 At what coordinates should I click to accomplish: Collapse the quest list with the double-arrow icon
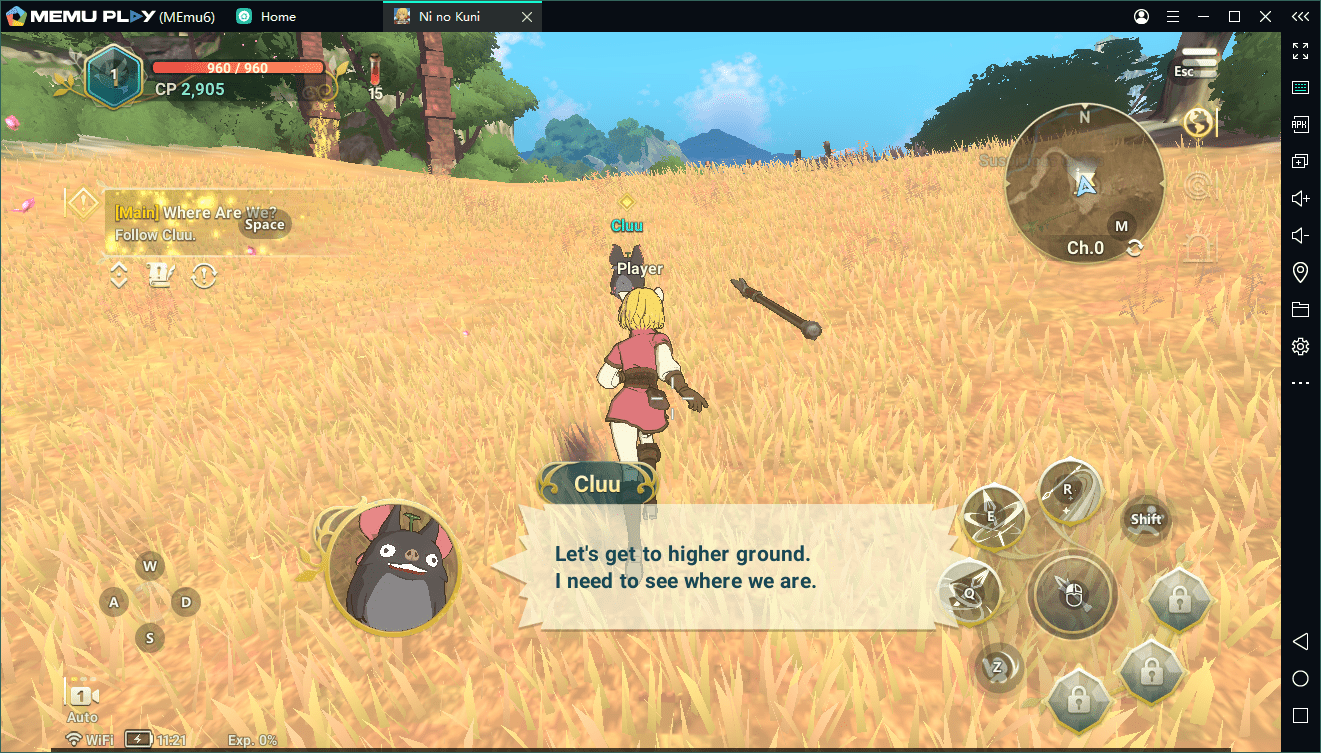click(119, 275)
